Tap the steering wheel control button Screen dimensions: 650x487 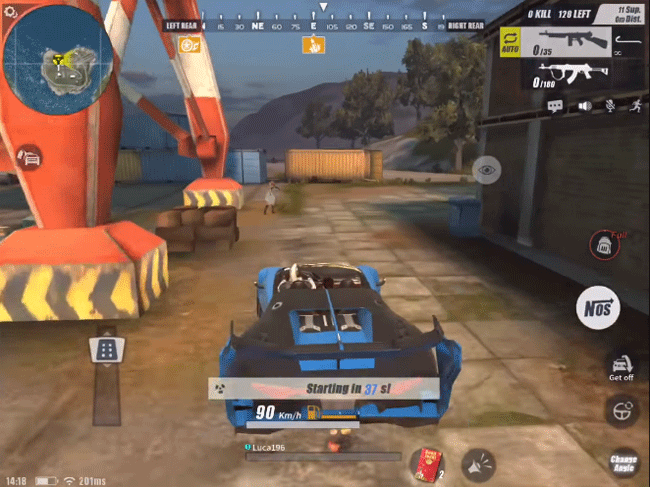tap(621, 411)
